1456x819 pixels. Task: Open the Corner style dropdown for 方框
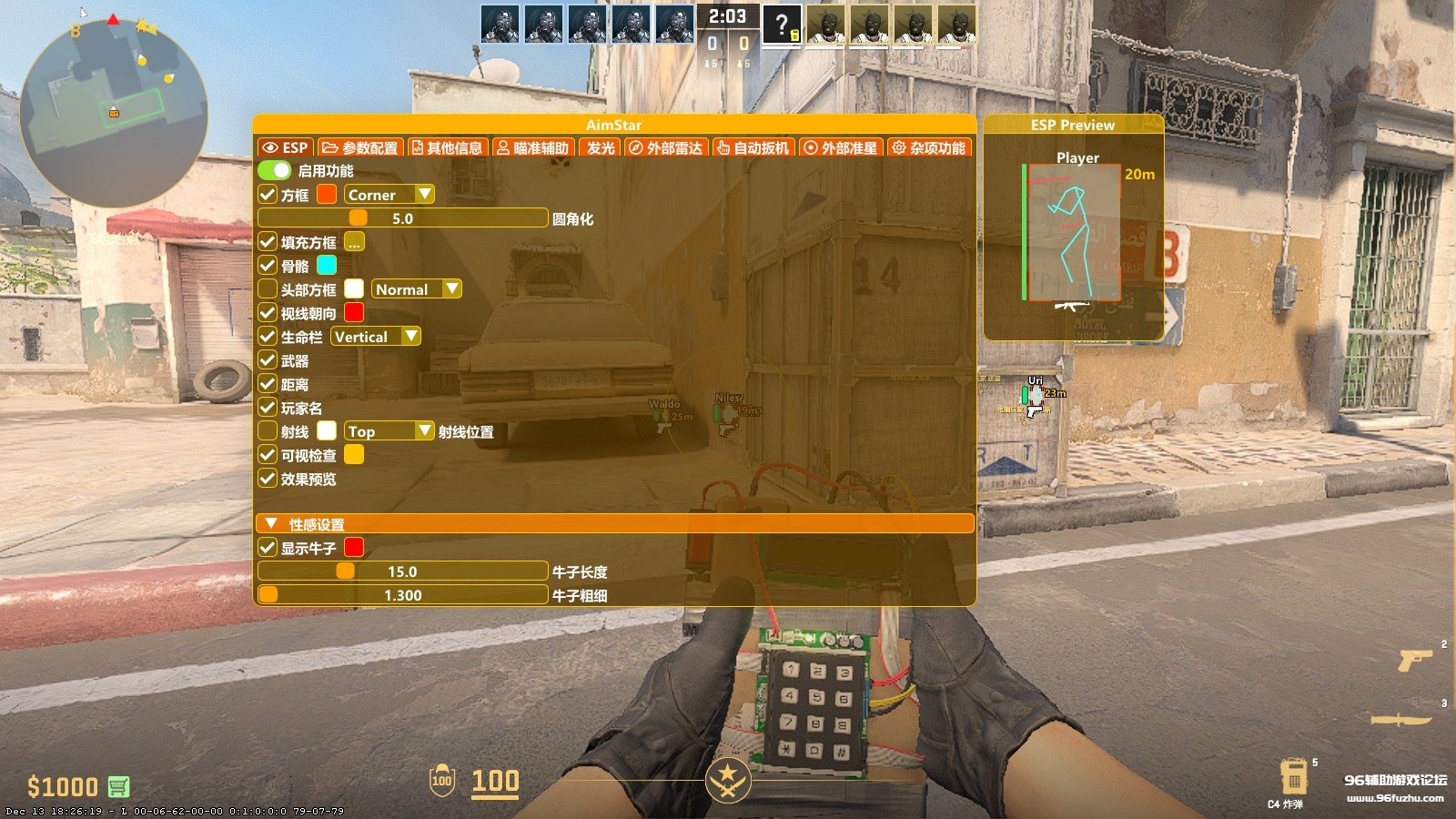[x=387, y=194]
